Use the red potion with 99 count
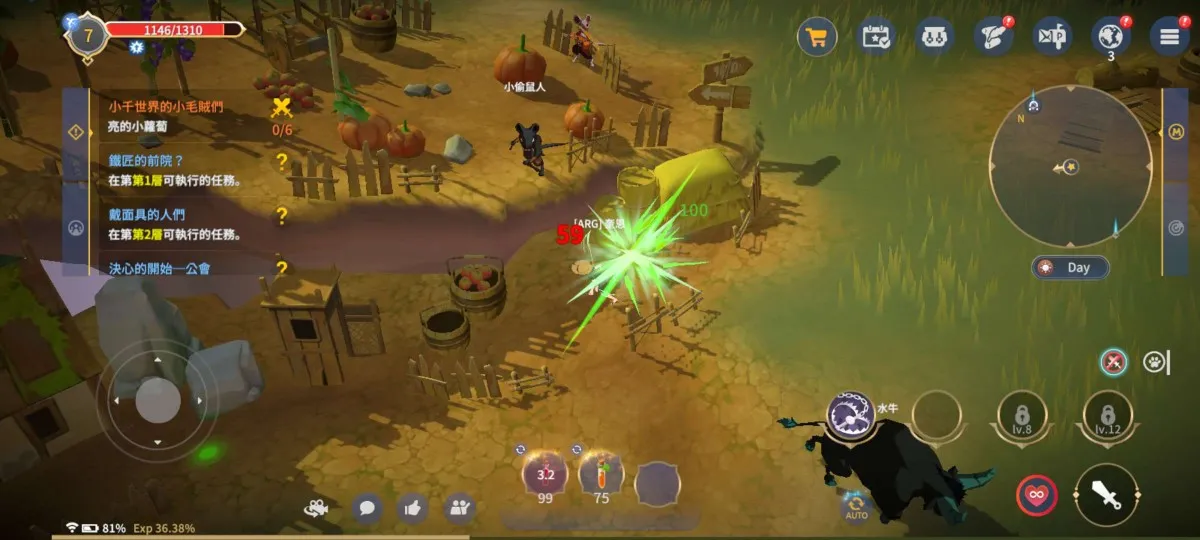Image resolution: width=1200 pixels, height=540 pixels. tap(546, 474)
